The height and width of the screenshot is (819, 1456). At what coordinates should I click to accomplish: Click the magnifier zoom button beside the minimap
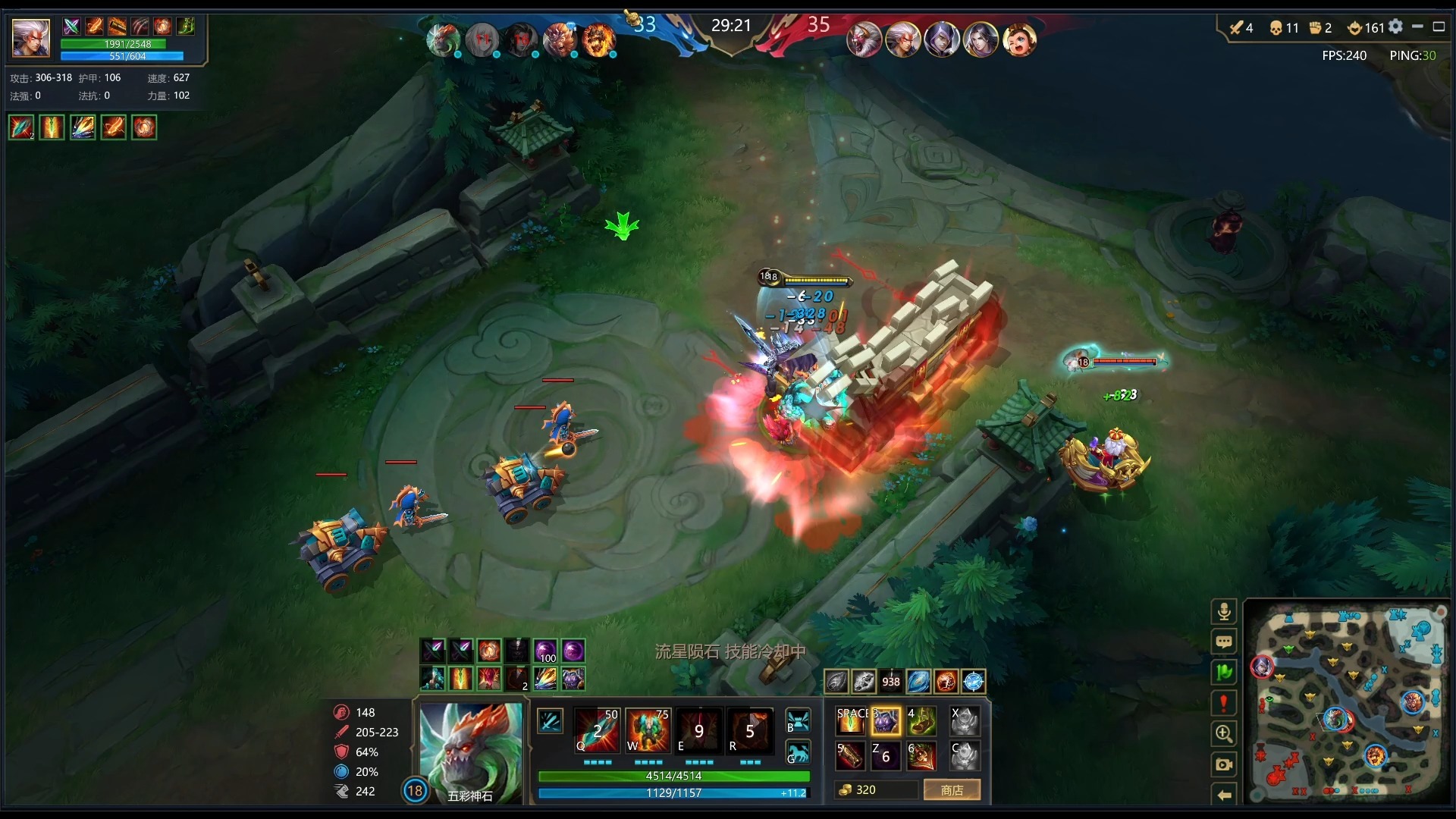[x=1223, y=733]
